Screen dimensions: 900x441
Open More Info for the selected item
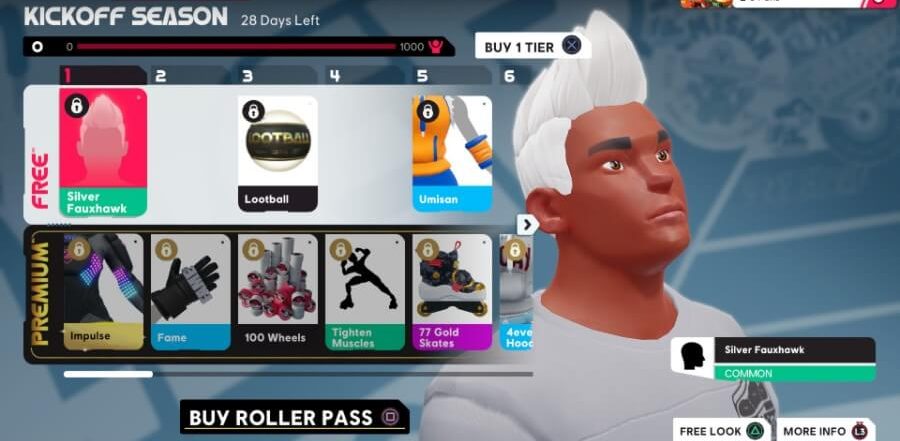(824, 431)
